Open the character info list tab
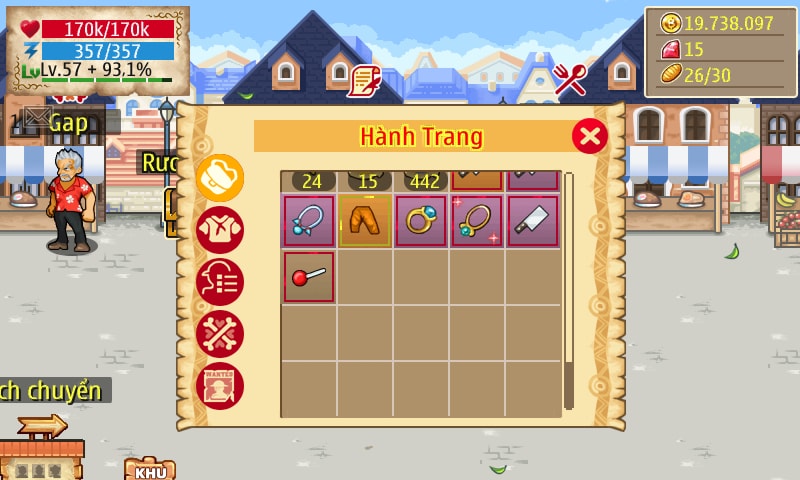The height and width of the screenshot is (480, 800). (219, 281)
